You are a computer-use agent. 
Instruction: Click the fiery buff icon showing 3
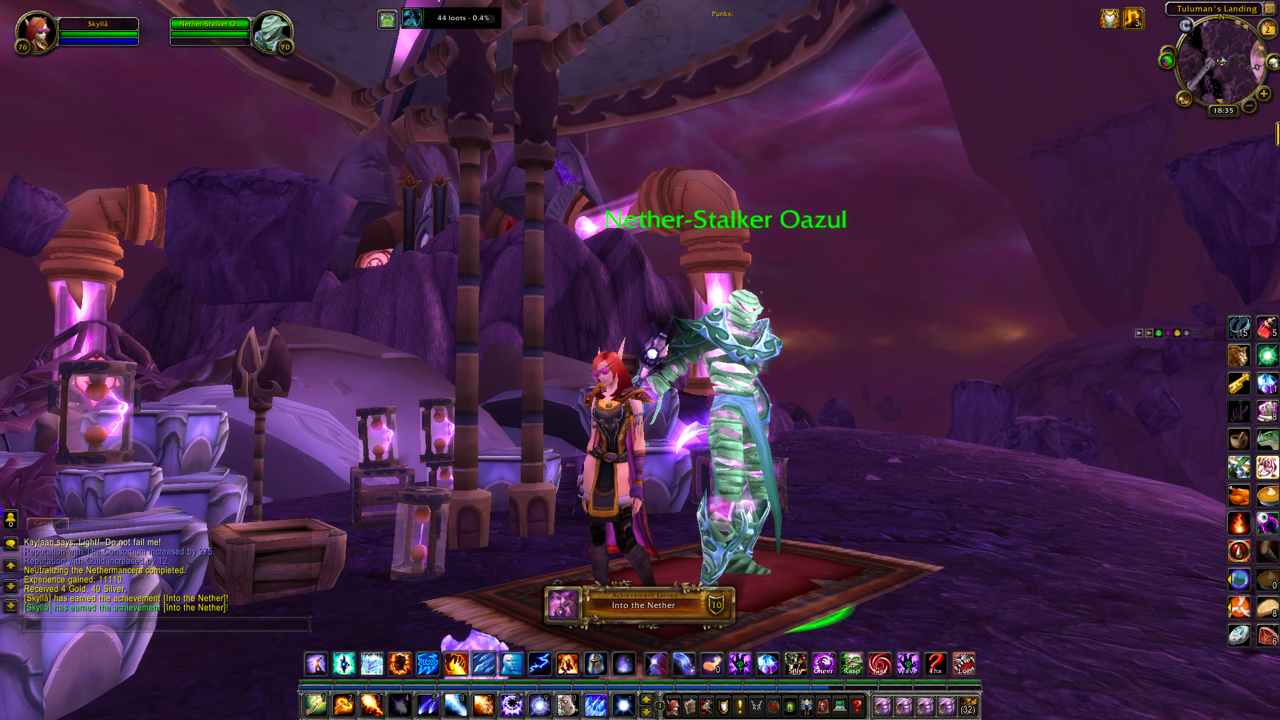click(x=1133, y=18)
